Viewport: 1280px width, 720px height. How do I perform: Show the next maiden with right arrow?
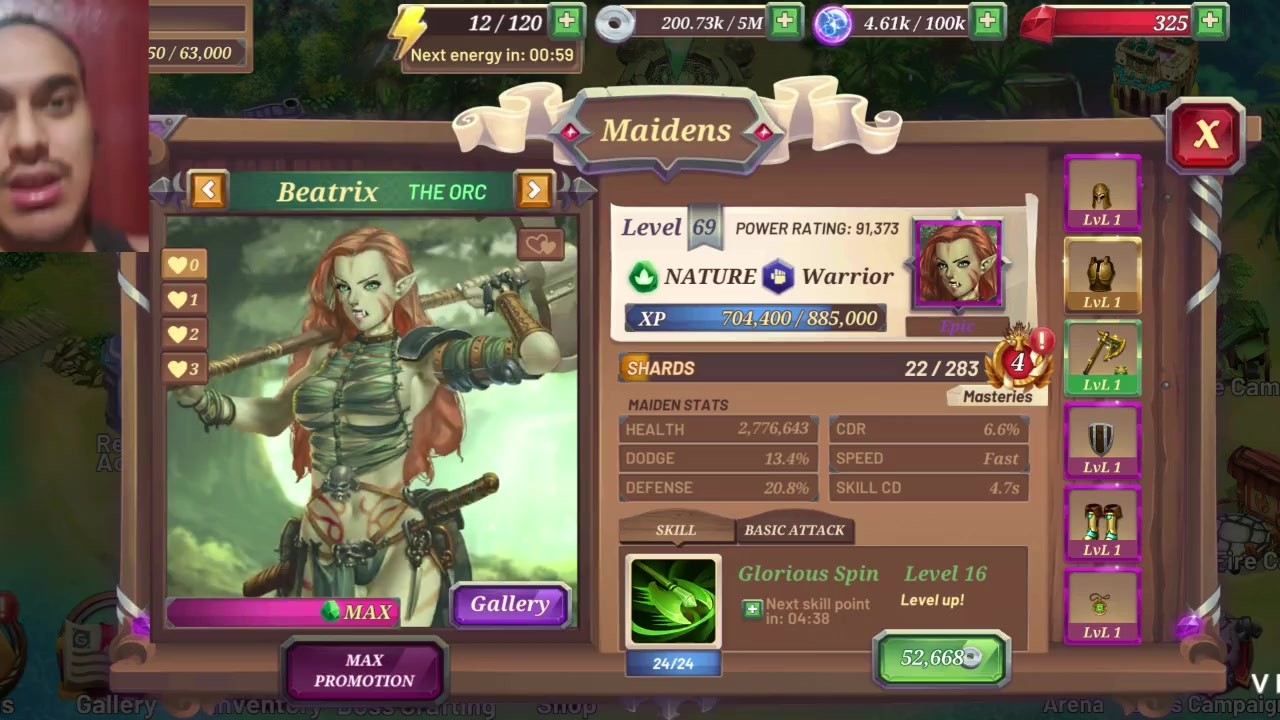(534, 190)
